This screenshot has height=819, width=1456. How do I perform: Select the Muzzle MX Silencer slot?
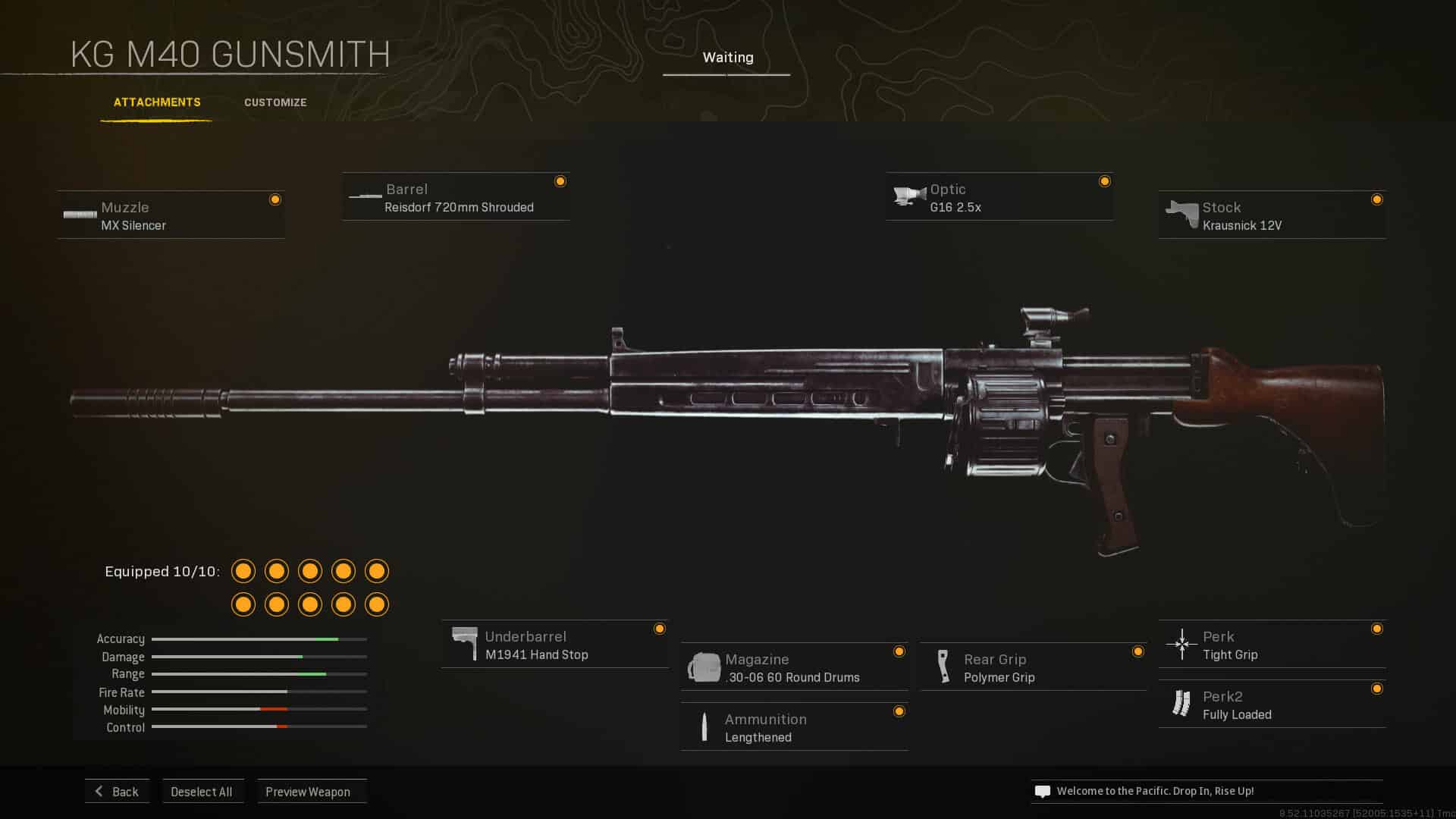pyautogui.click(x=171, y=215)
